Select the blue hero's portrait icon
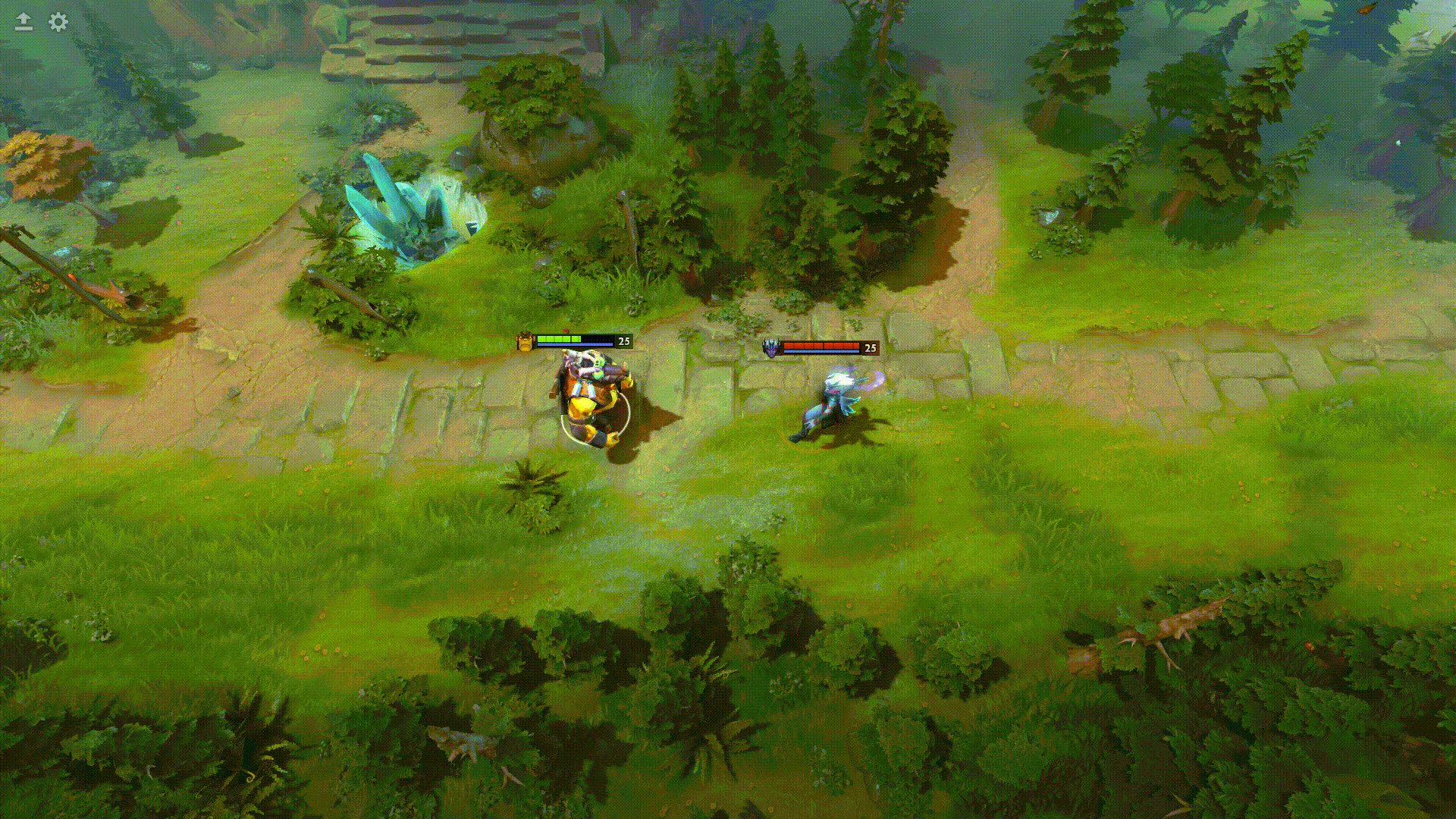1456x819 pixels. 771,347
